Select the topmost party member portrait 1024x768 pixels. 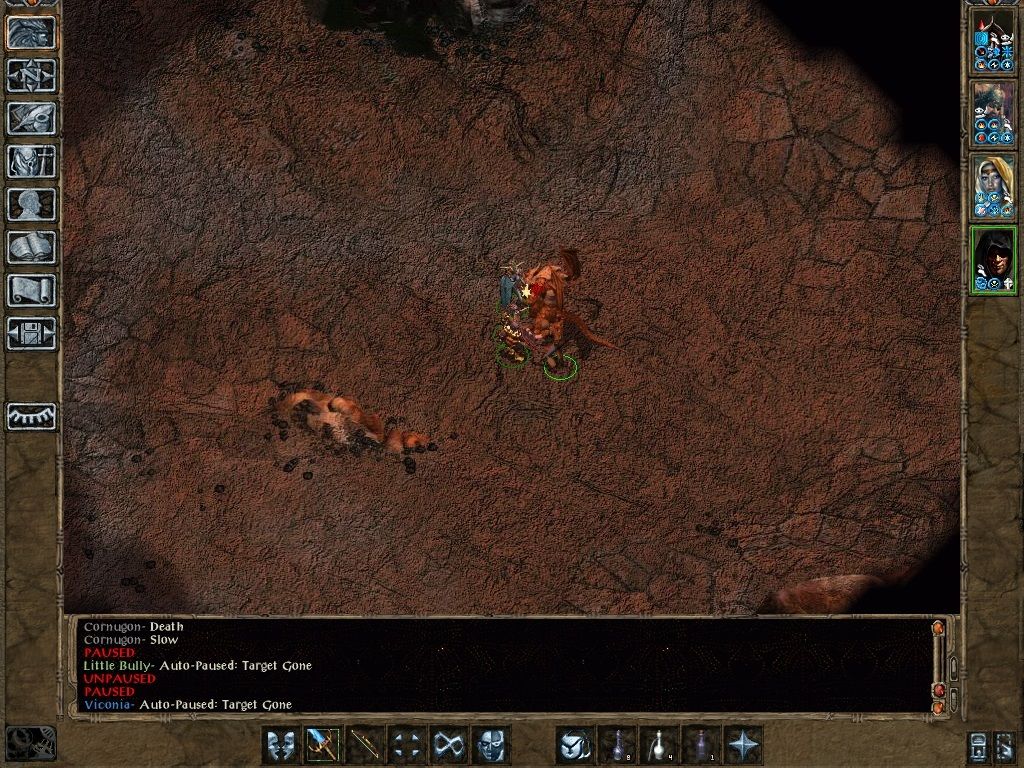click(x=992, y=40)
